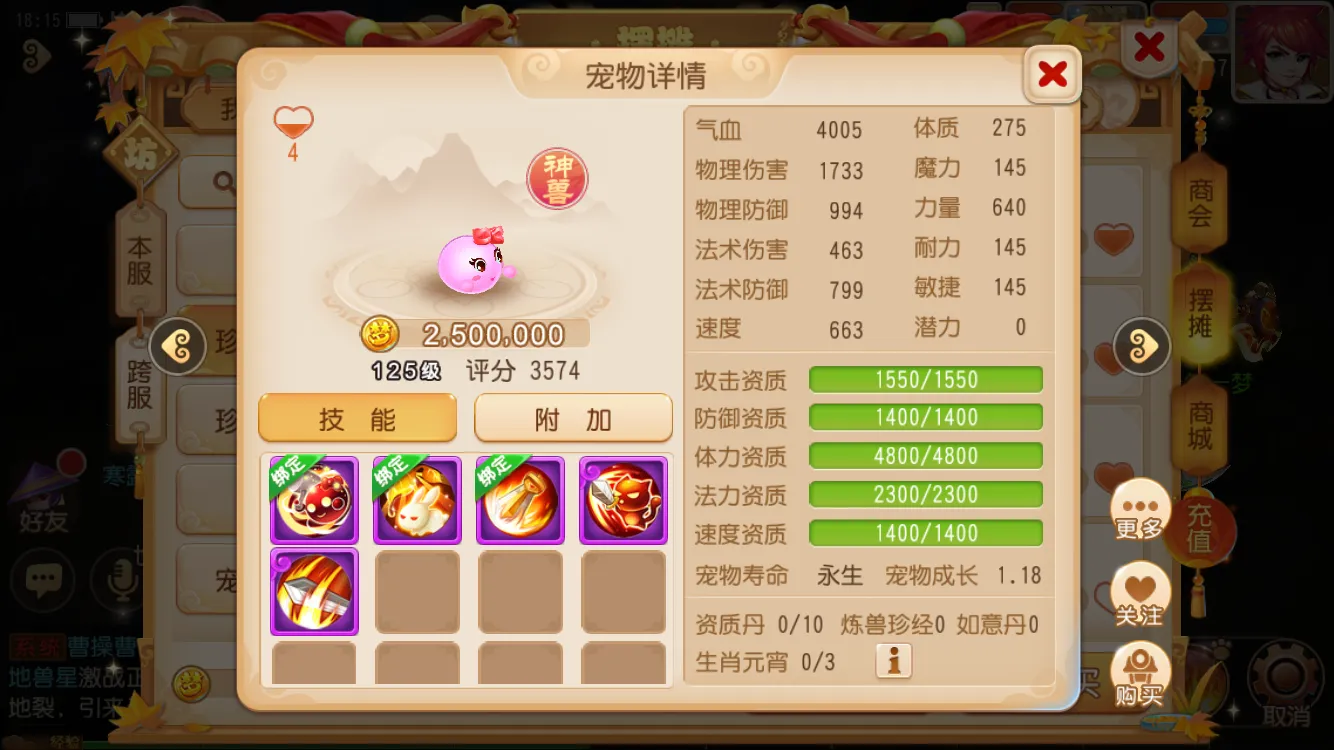Click the flaming sword skill icon
The height and width of the screenshot is (750, 1334).
click(313, 592)
